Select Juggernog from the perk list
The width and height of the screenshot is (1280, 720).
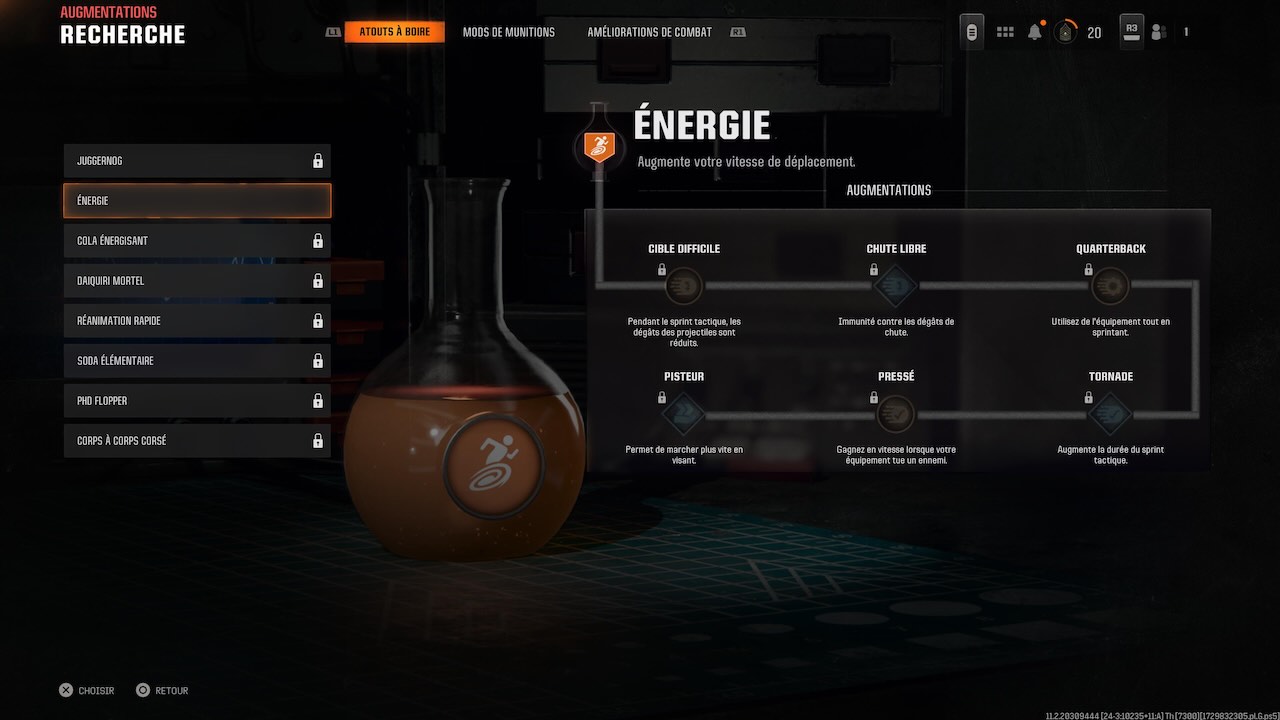(197, 161)
